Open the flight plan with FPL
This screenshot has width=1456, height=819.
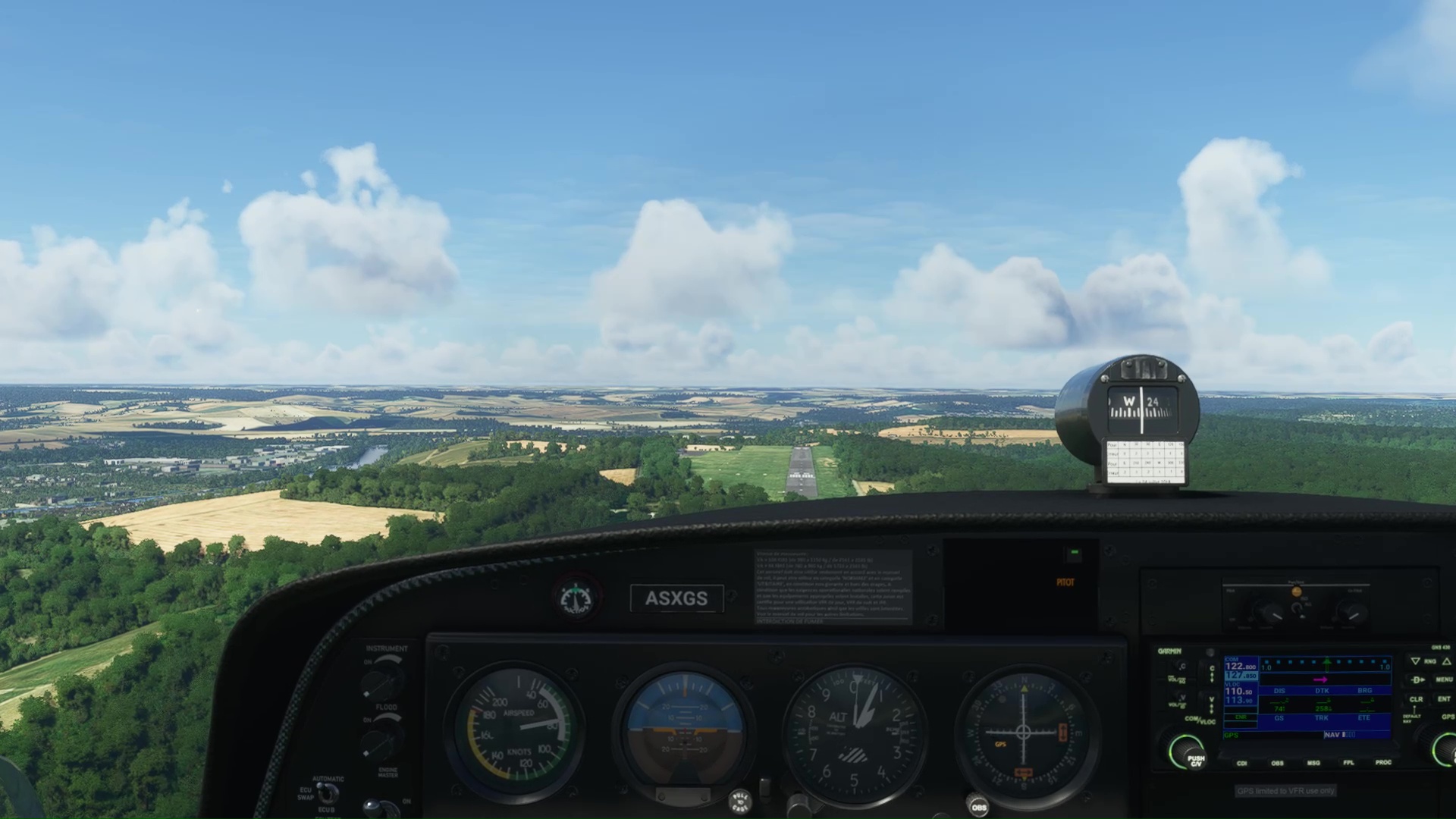coord(1348,763)
